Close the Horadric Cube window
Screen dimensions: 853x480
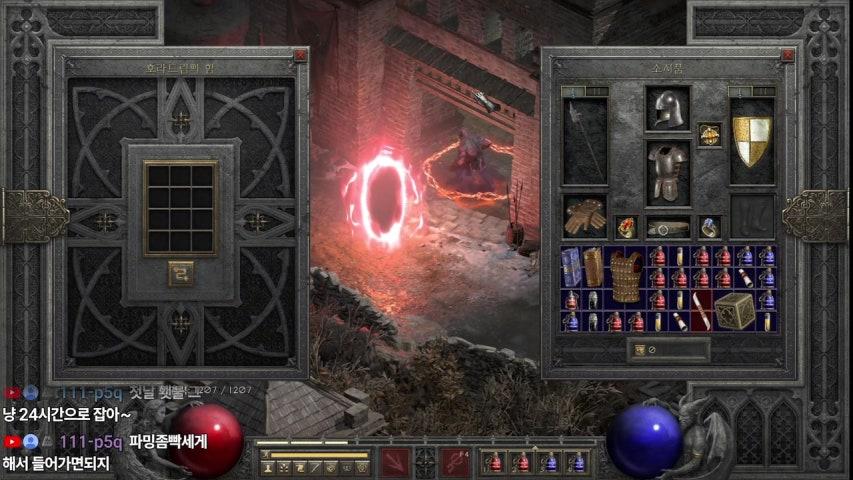click(x=299, y=56)
